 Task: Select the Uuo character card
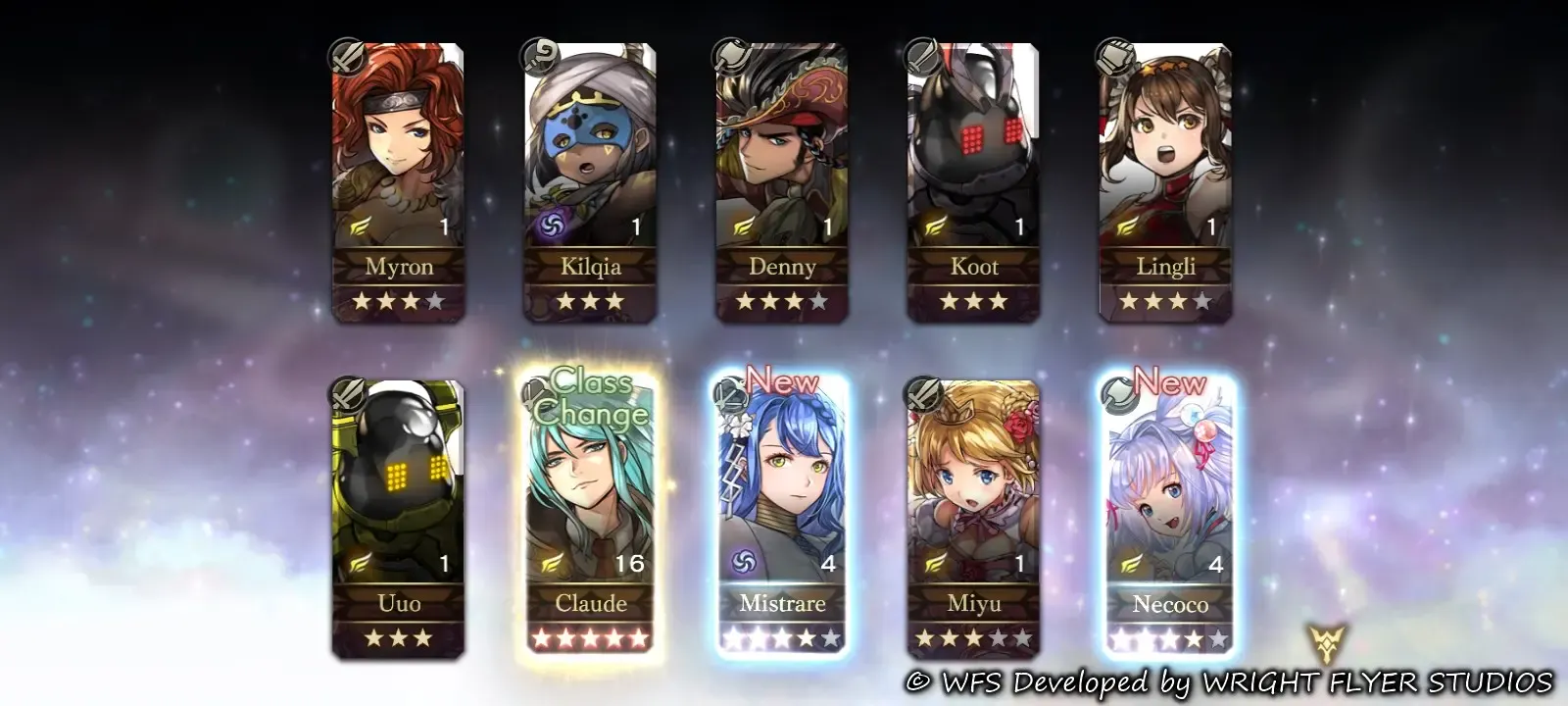tap(398, 520)
